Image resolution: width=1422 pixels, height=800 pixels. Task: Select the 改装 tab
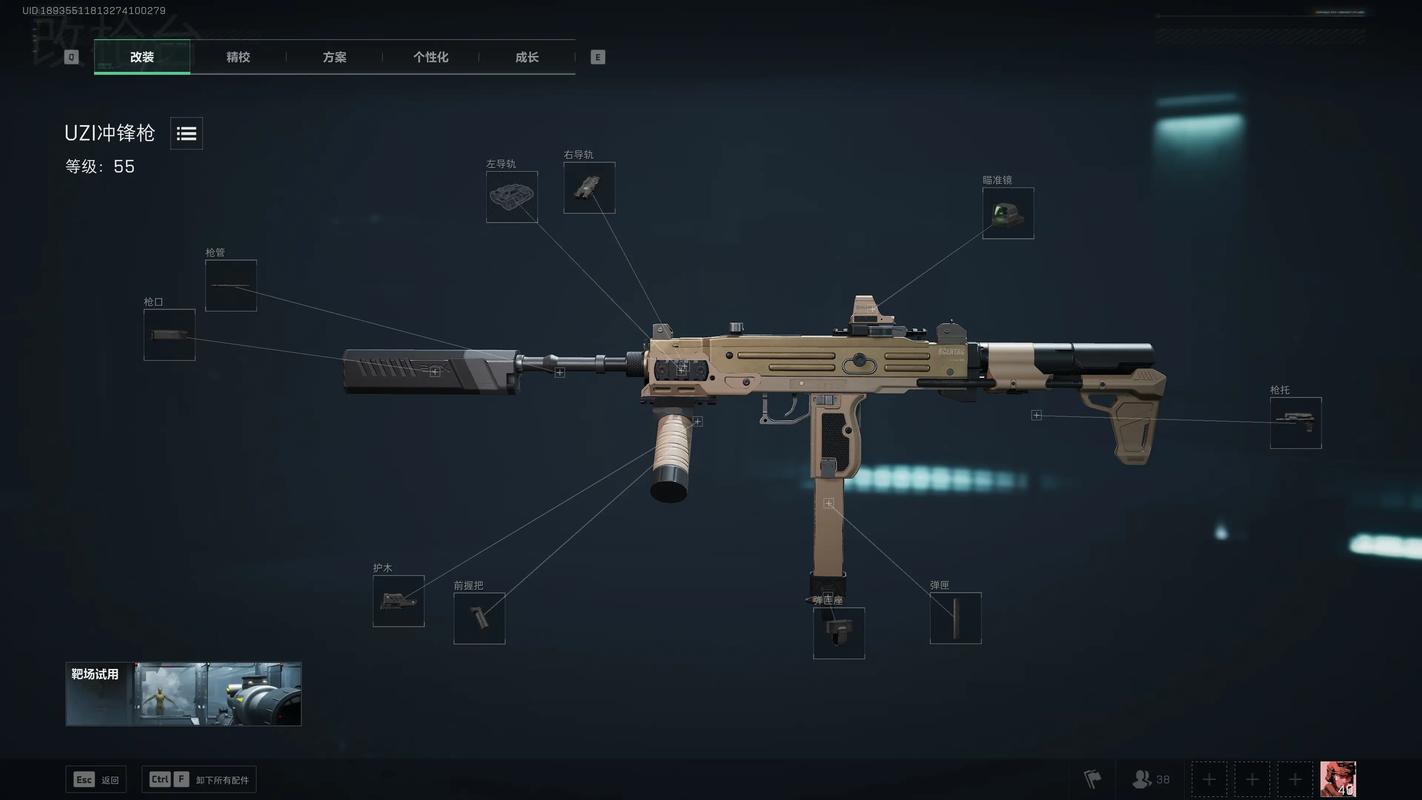pos(142,57)
